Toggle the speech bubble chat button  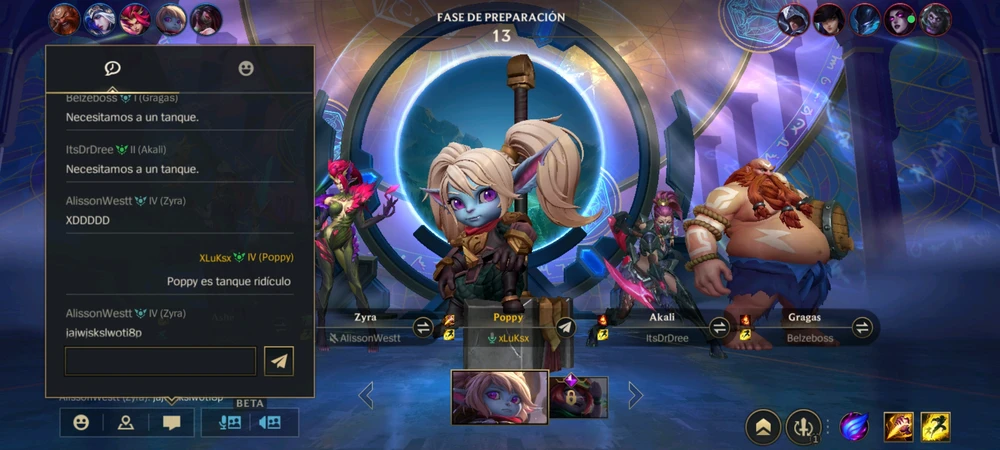point(172,422)
